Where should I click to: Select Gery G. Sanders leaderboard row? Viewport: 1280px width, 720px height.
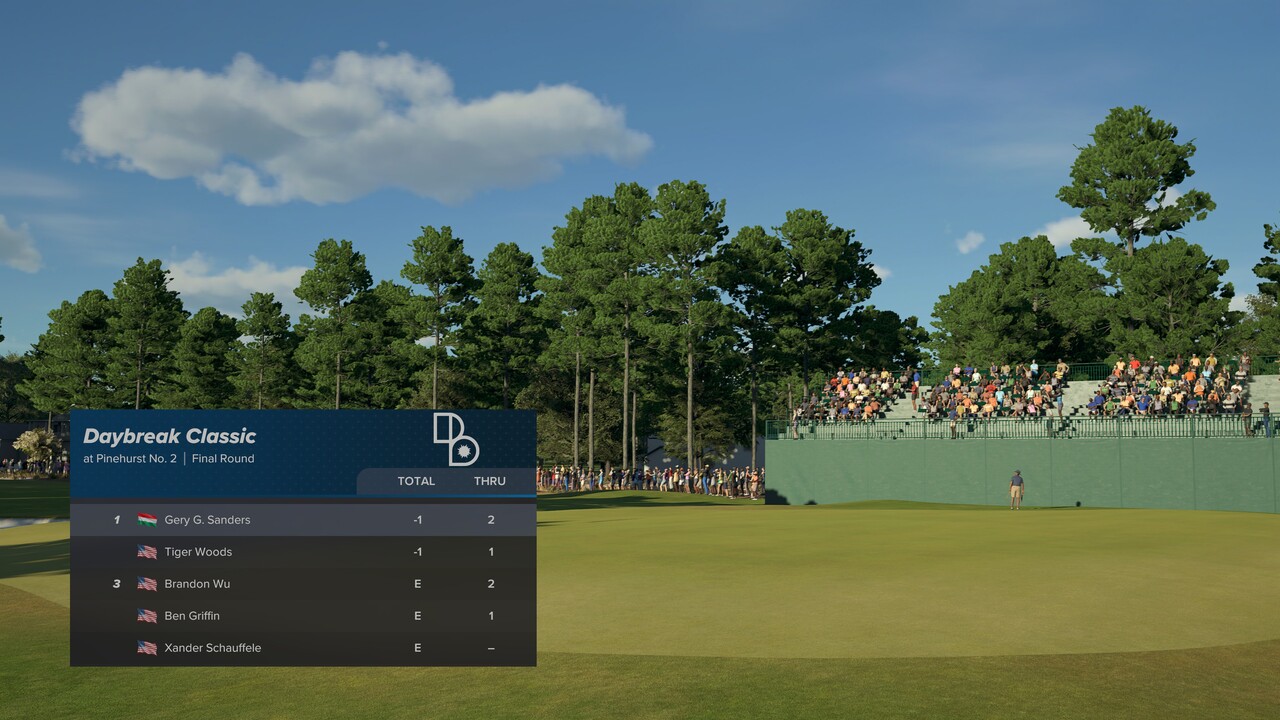302,520
